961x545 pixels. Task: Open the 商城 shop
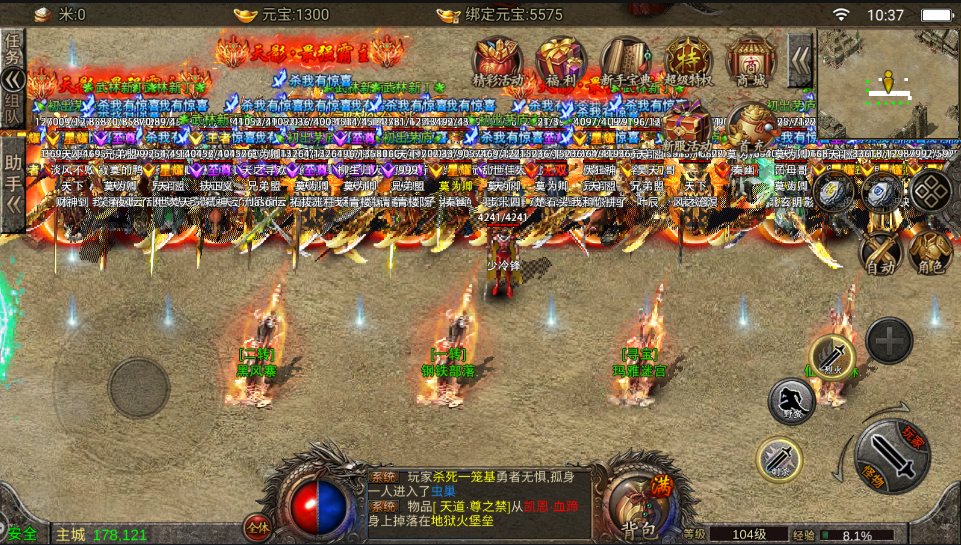point(750,65)
